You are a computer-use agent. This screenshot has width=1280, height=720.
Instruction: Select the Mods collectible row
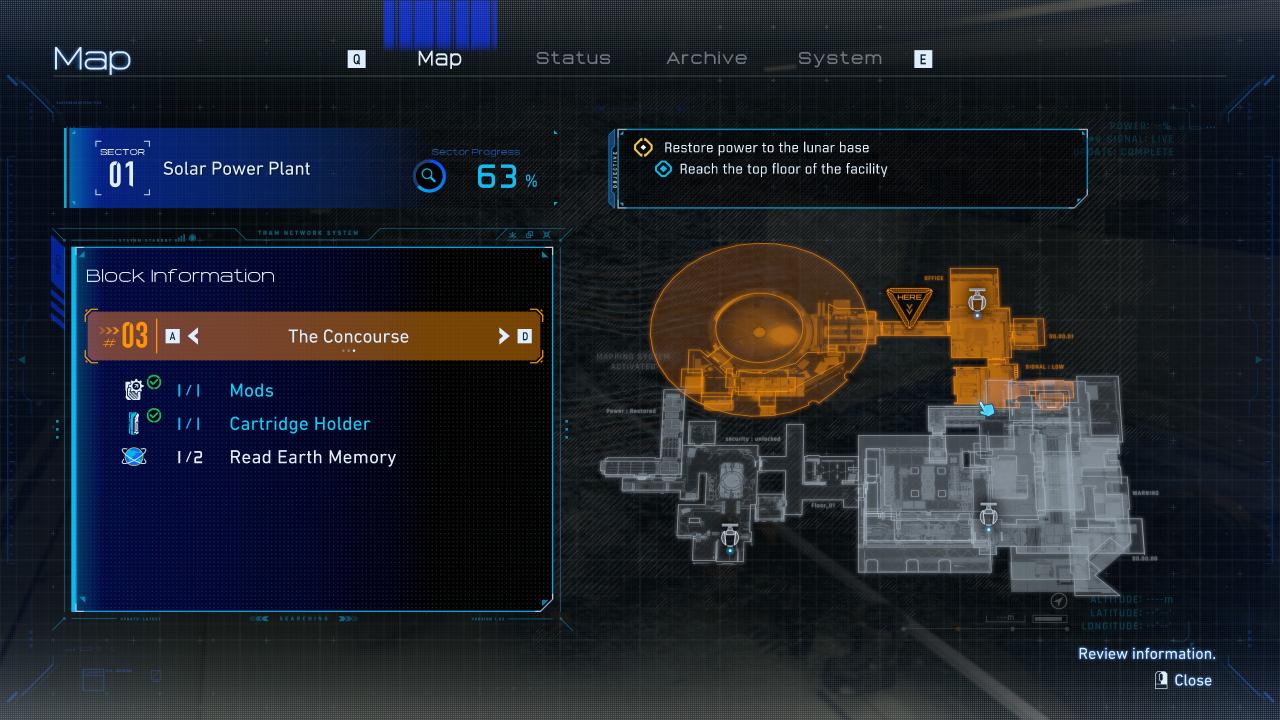251,390
